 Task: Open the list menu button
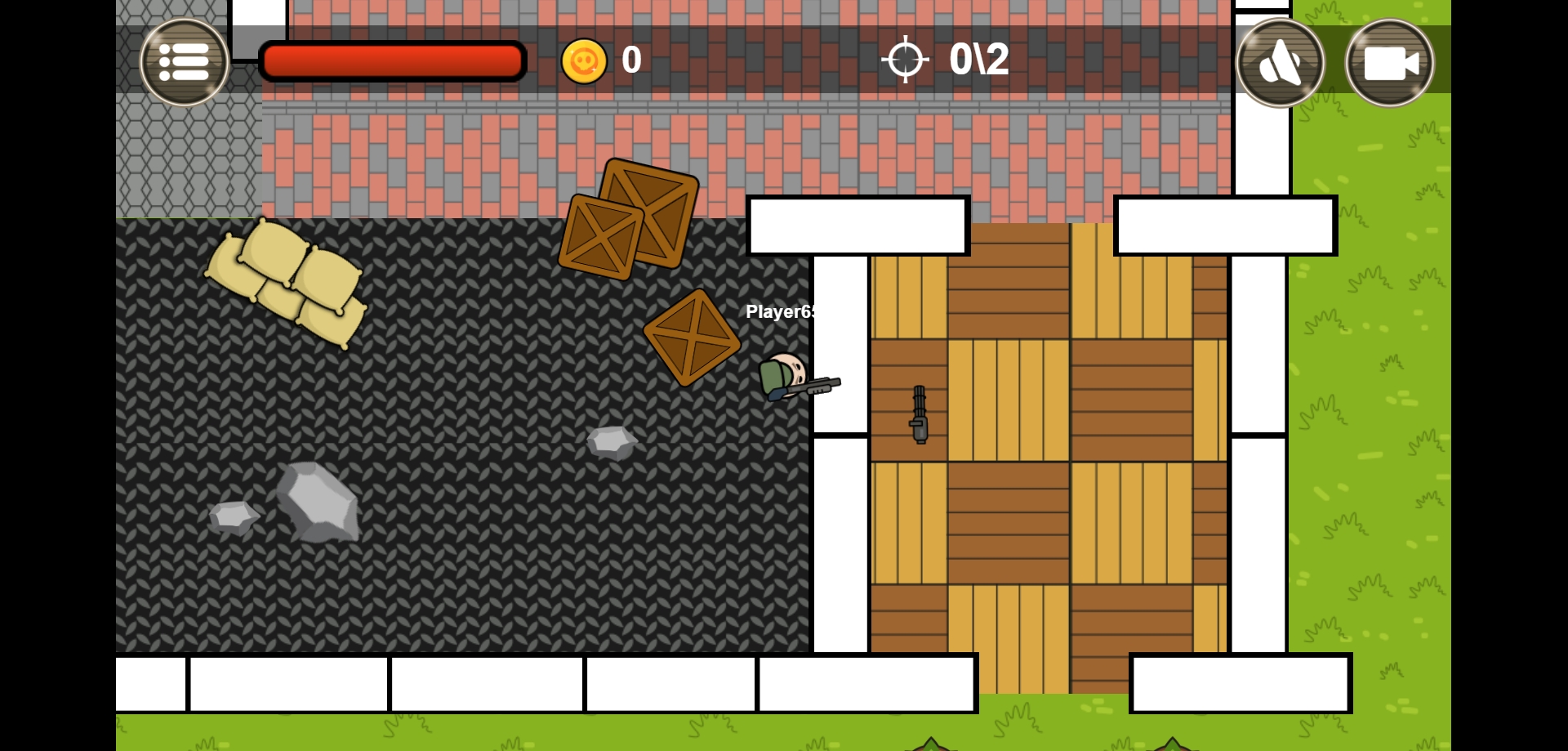click(x=184, y=62)
